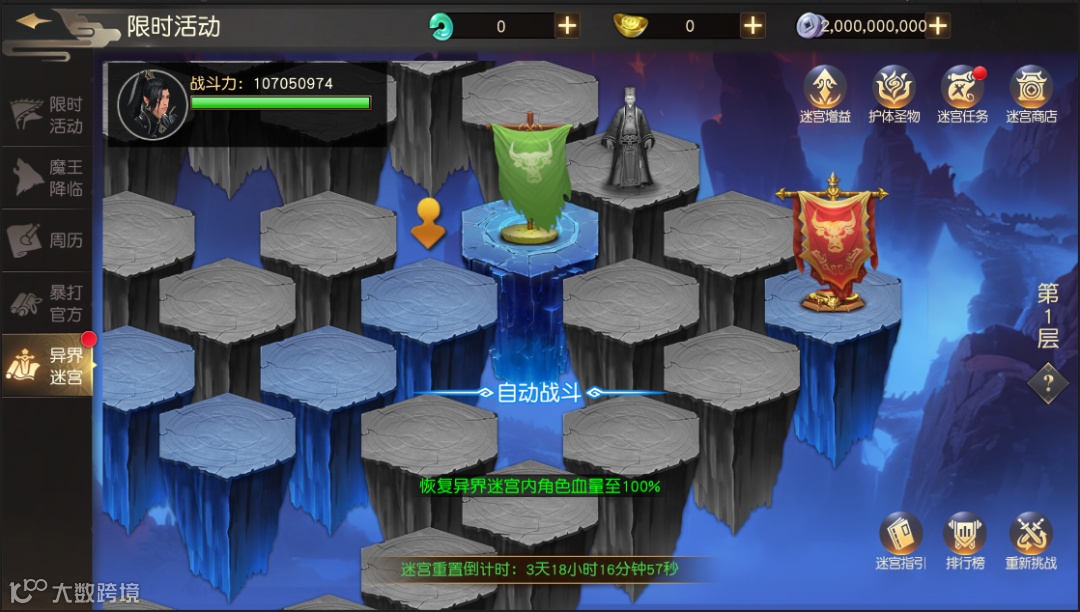Add more jade currency with plus button
The image size is (1080, 612).
(567, 26)
